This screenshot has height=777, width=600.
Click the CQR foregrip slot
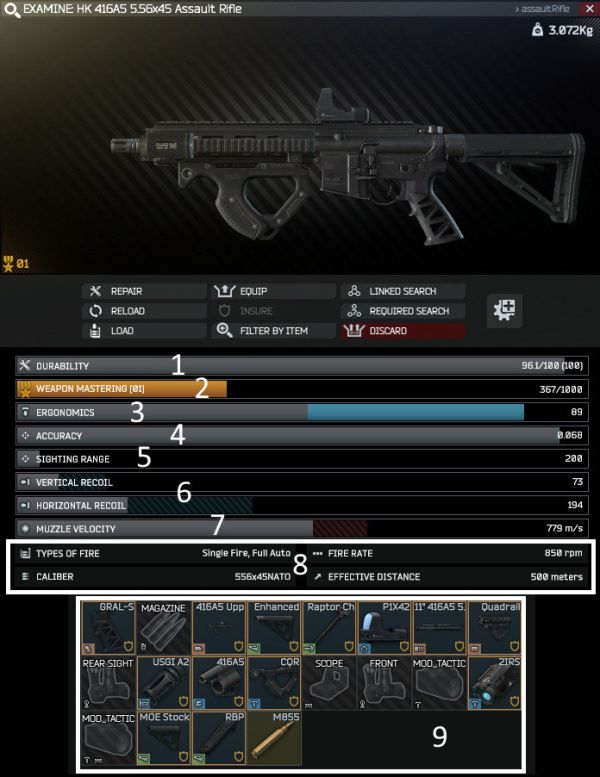click(273, 681)
